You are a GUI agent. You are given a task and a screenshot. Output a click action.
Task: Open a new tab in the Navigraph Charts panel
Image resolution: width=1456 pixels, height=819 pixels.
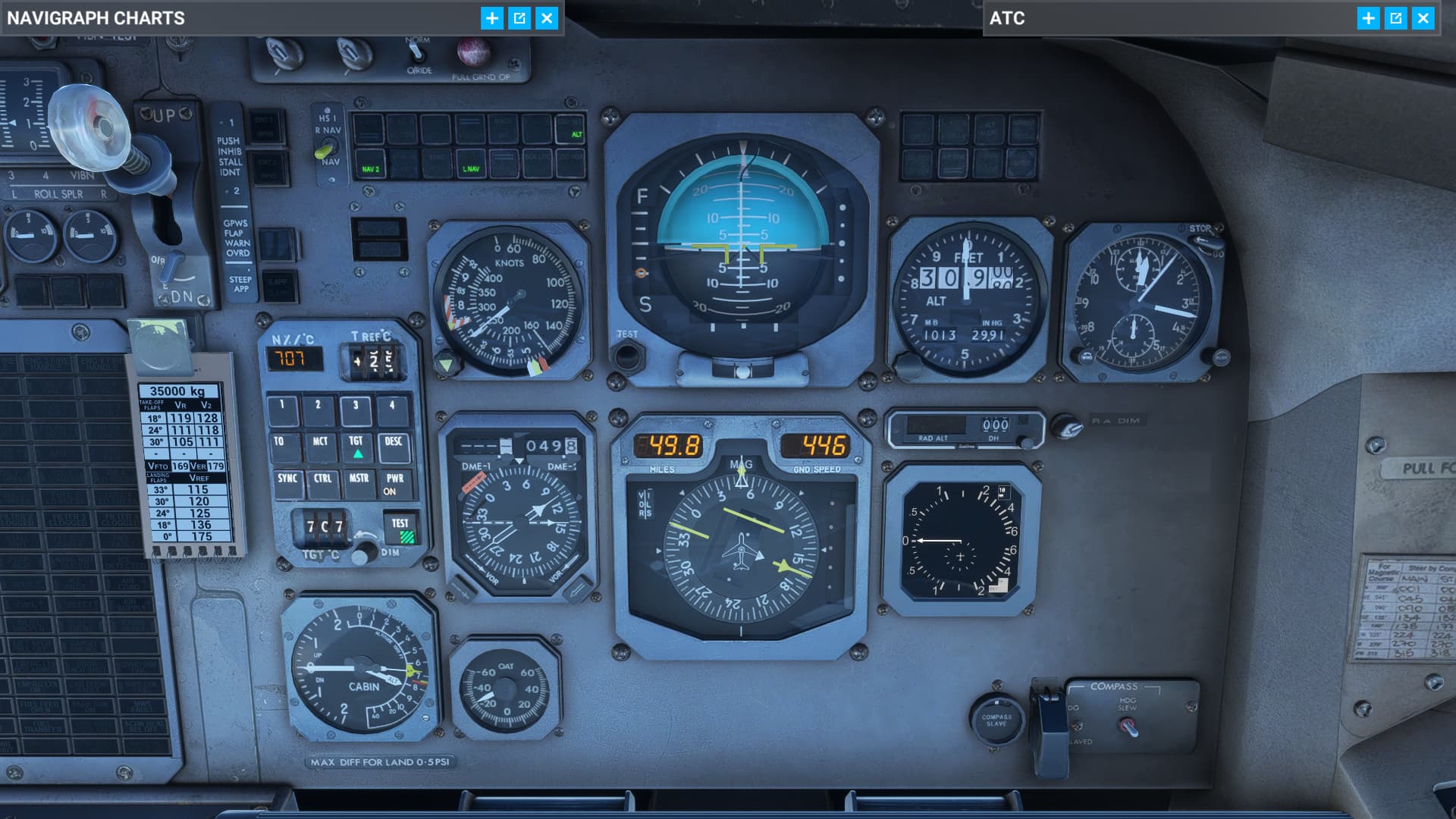pyautogui.click(x=493, y=18)
